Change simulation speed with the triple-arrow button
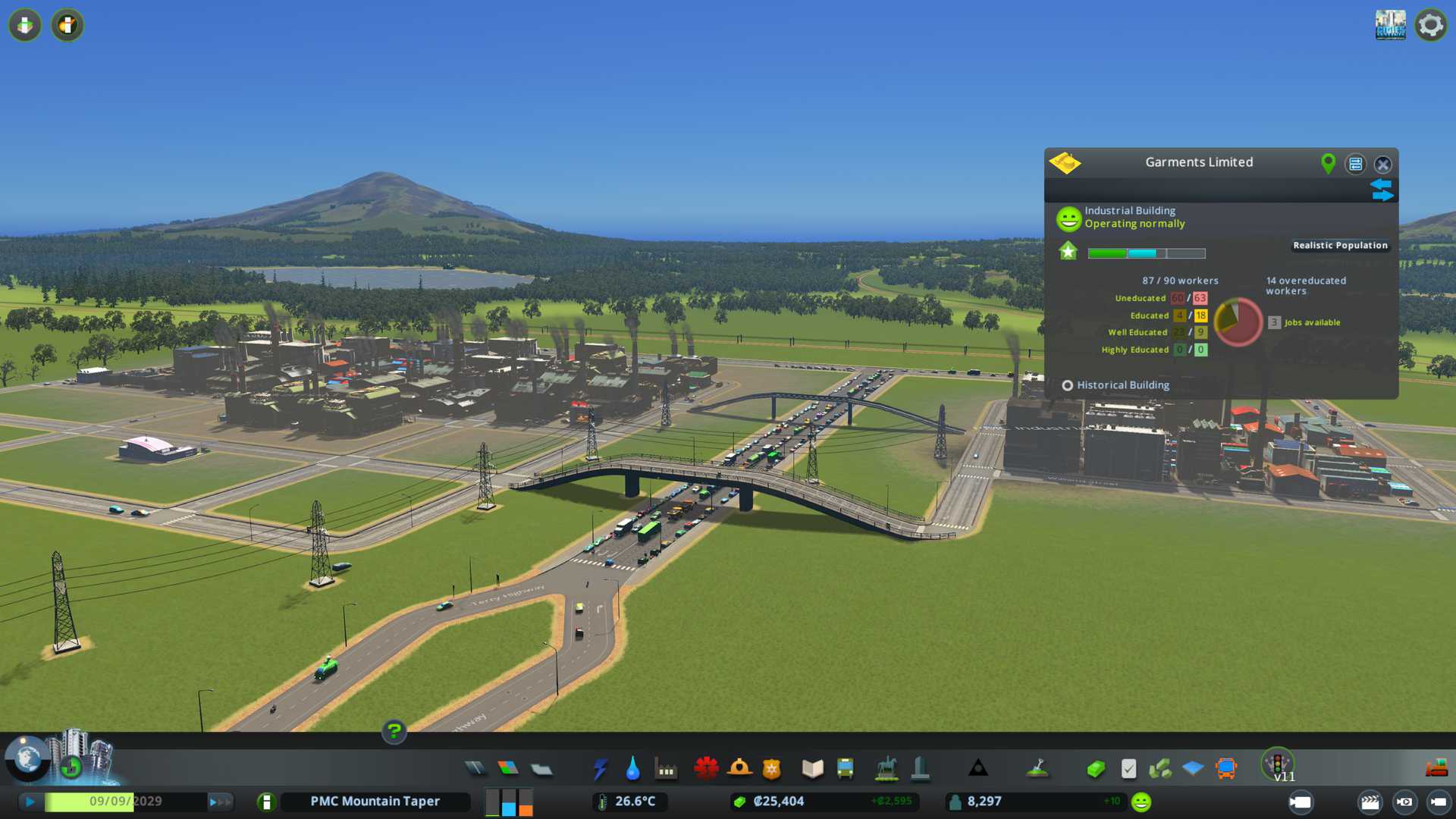This screenshot has width=1456, height=819. (x=220, y=802)
